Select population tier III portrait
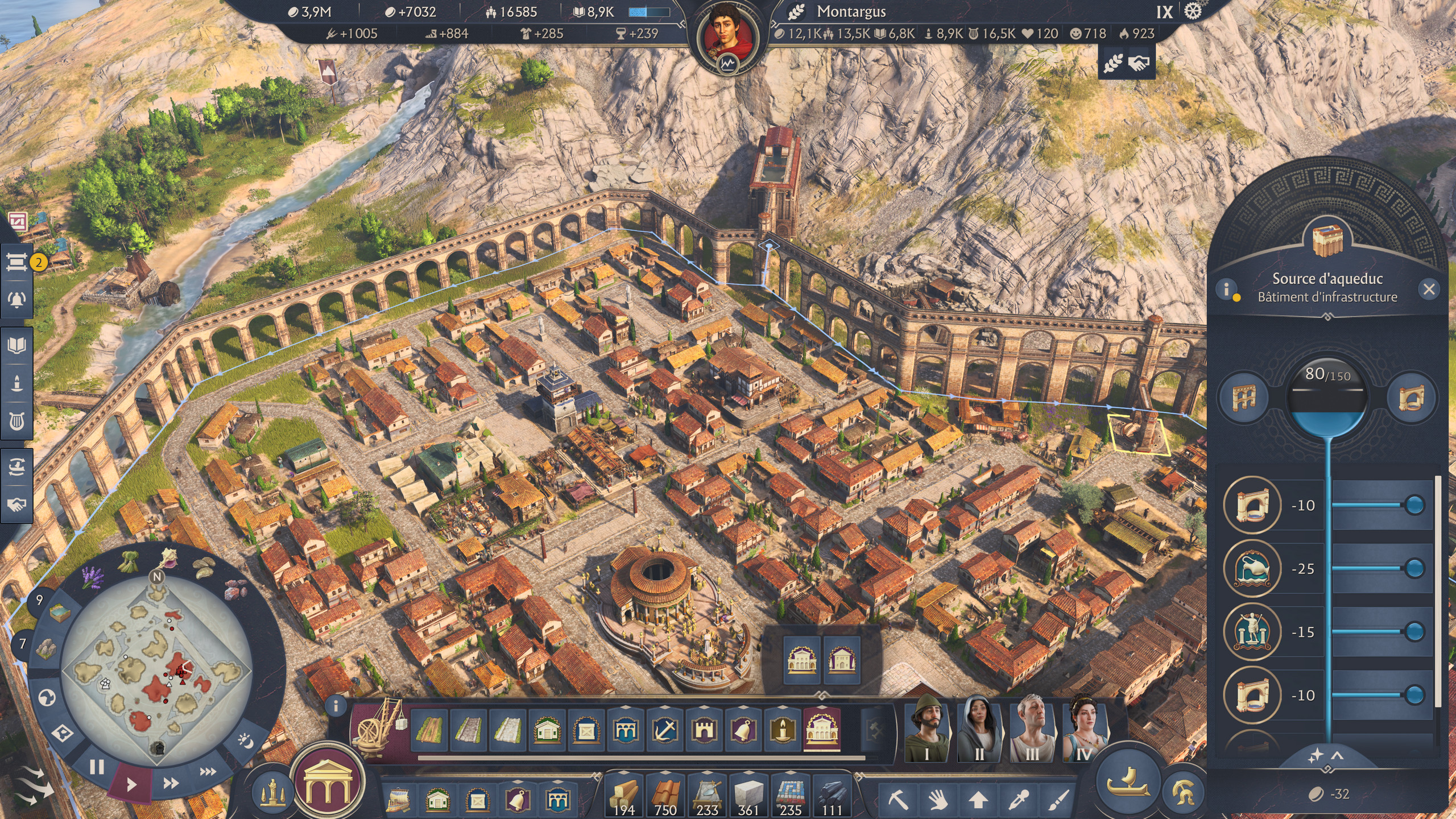The height and width of the screenshot is (819, 1456). 1032,729
